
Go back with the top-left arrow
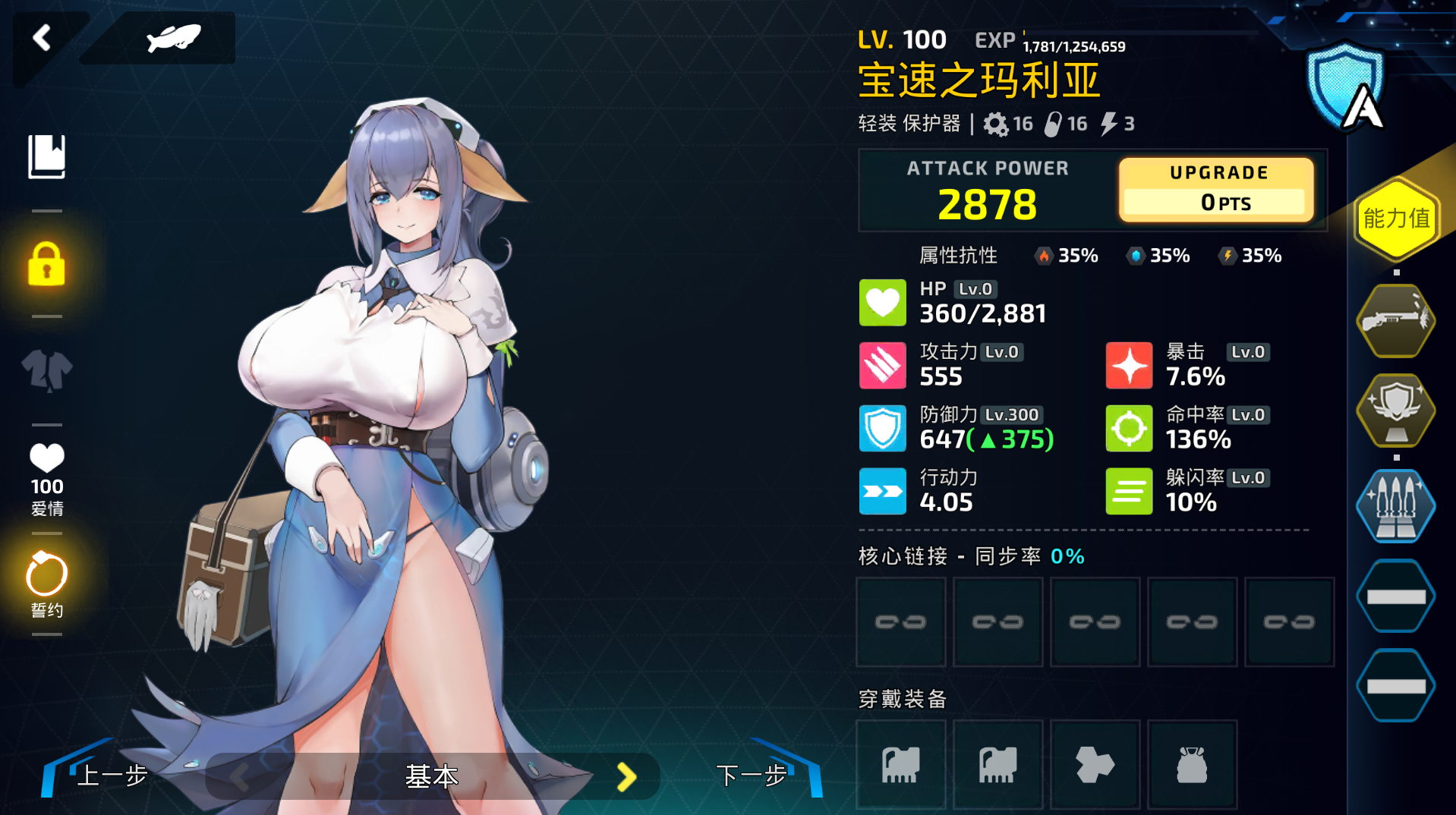click(42, 38)
